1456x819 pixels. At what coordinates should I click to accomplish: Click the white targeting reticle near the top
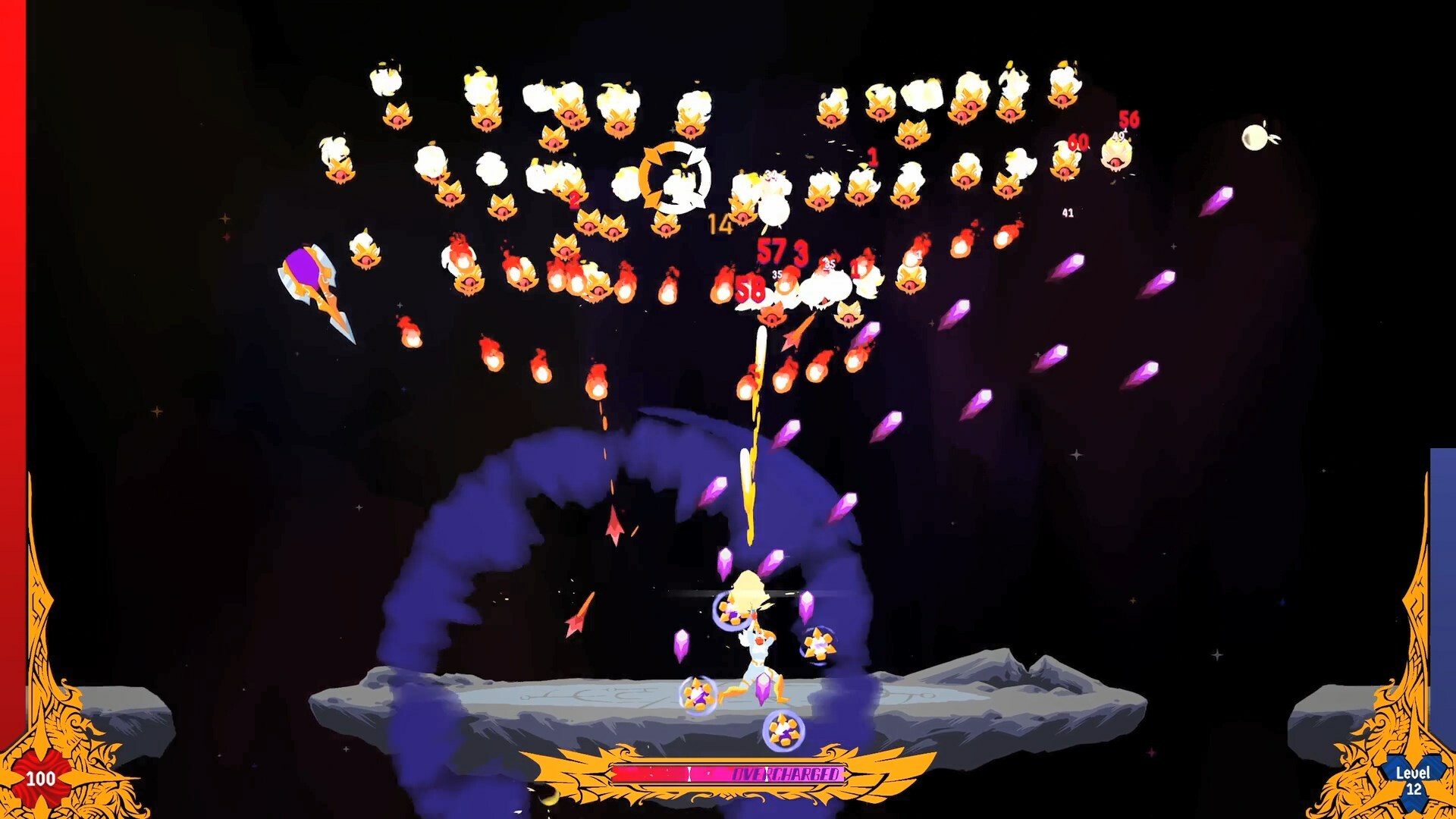(673, 180)
